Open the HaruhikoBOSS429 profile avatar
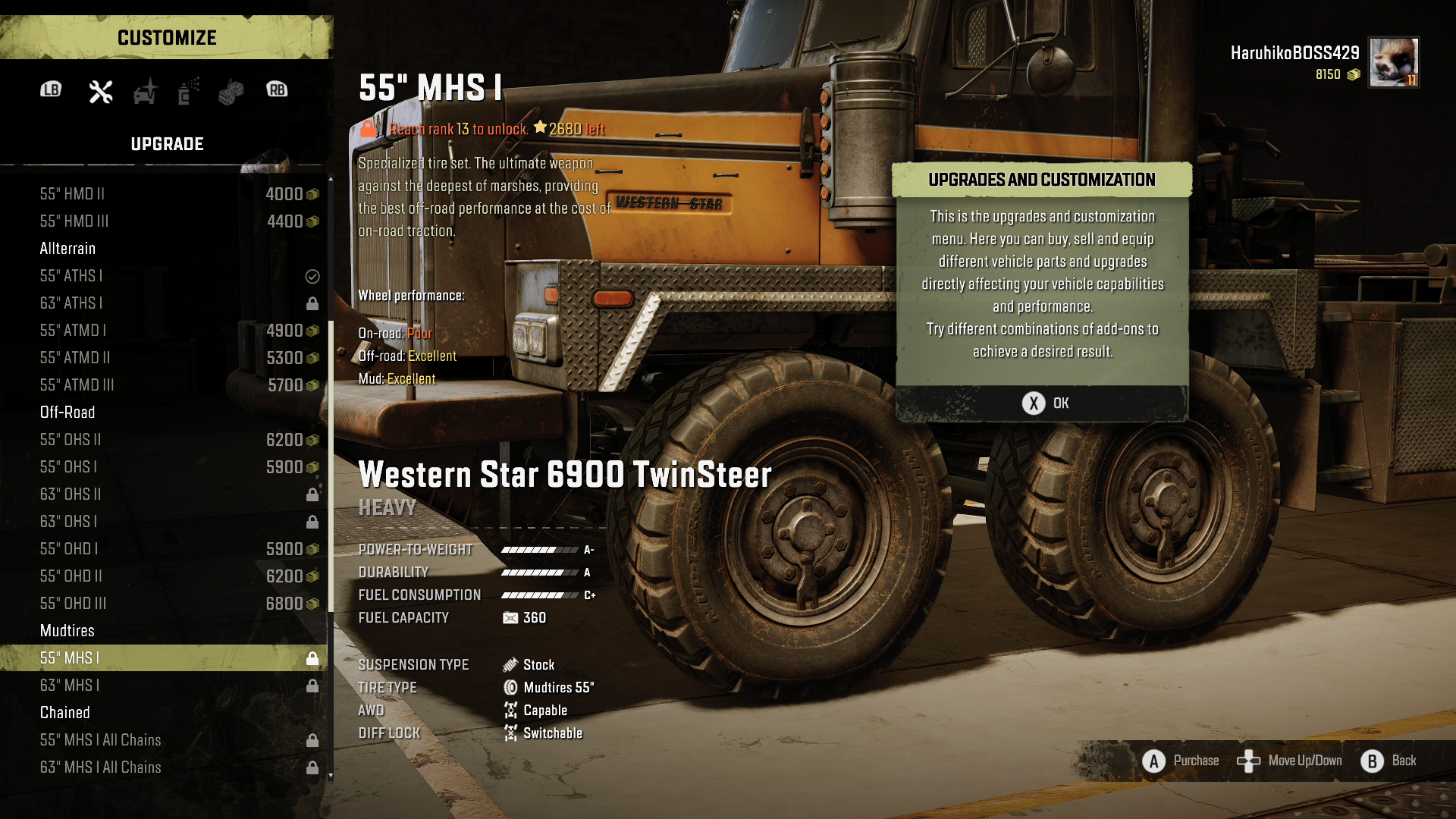Screen dimensions: 1456x819 [1393, 62]
